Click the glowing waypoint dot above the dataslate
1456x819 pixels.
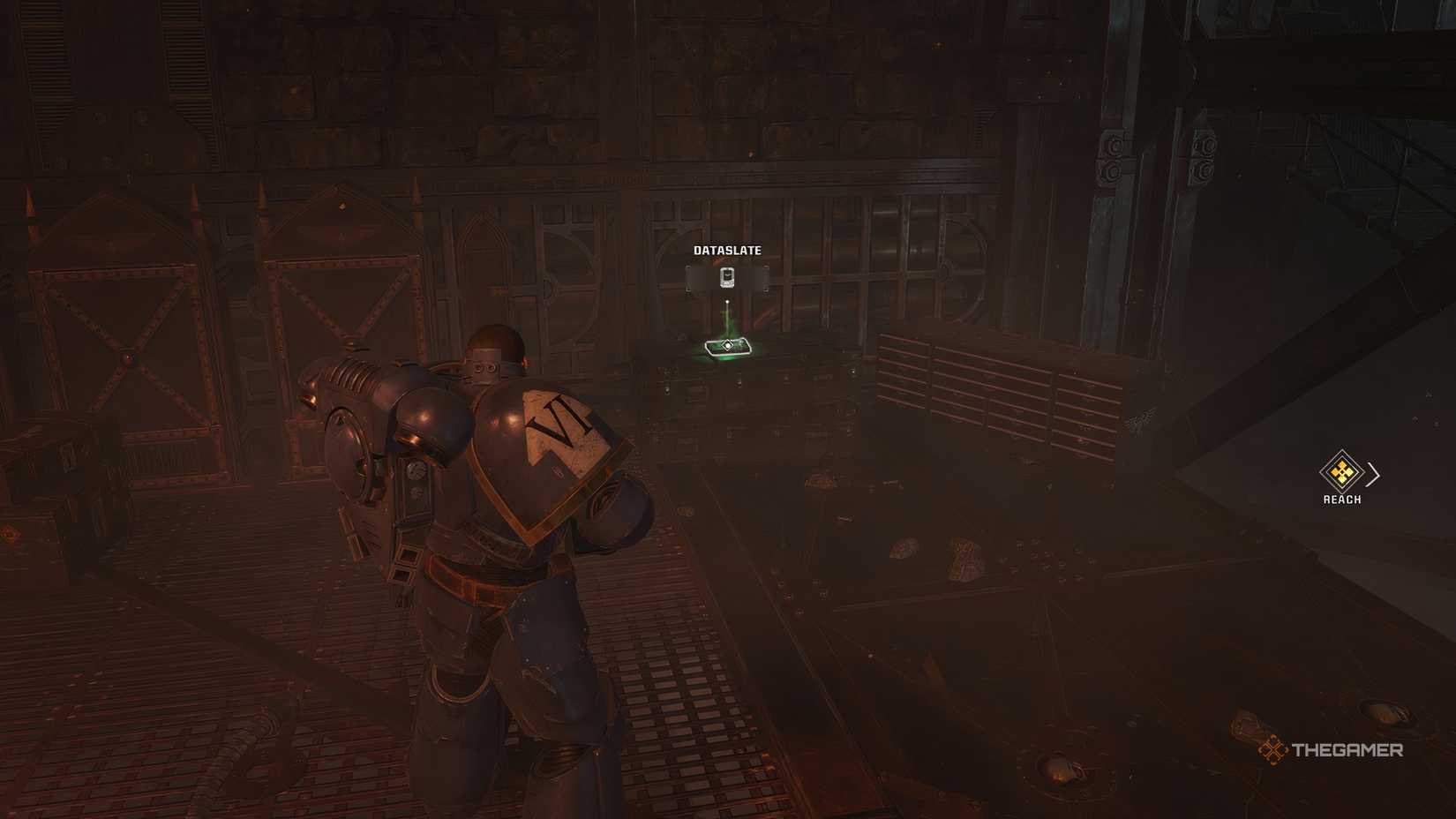tap(727, 302)
